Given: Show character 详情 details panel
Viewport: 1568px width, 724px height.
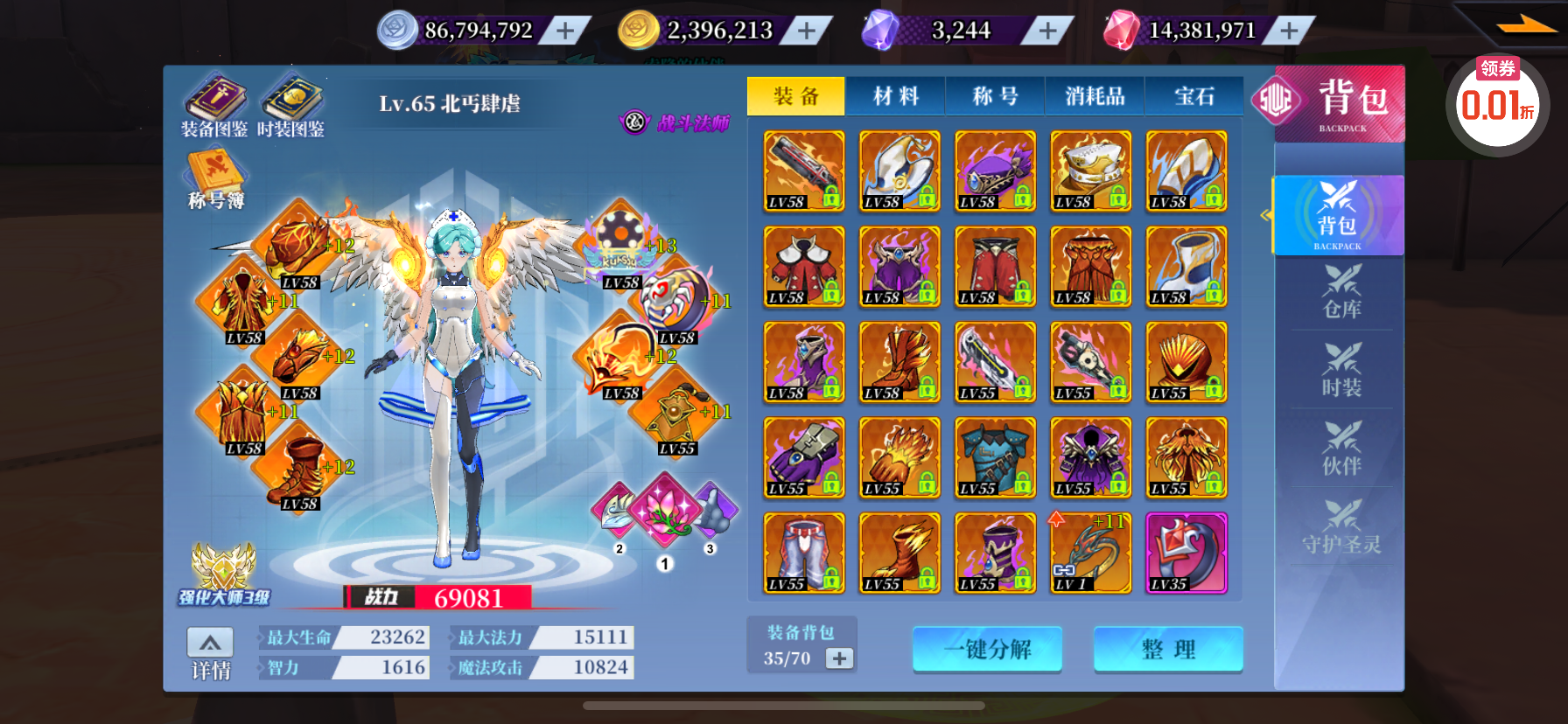Looking at the screenshot, I should coord(210,654).
